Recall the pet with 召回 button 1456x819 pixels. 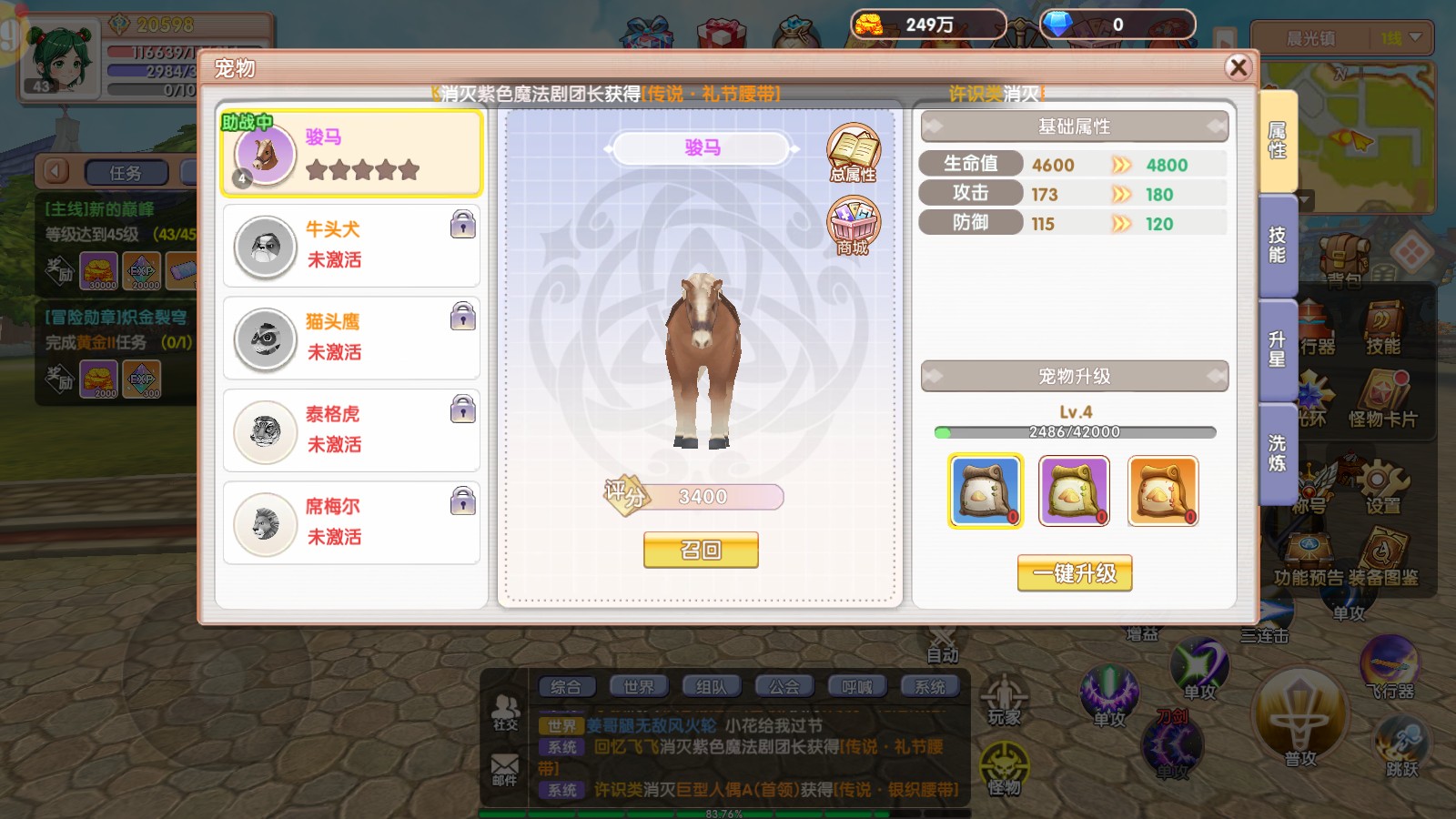pos(701,550)
